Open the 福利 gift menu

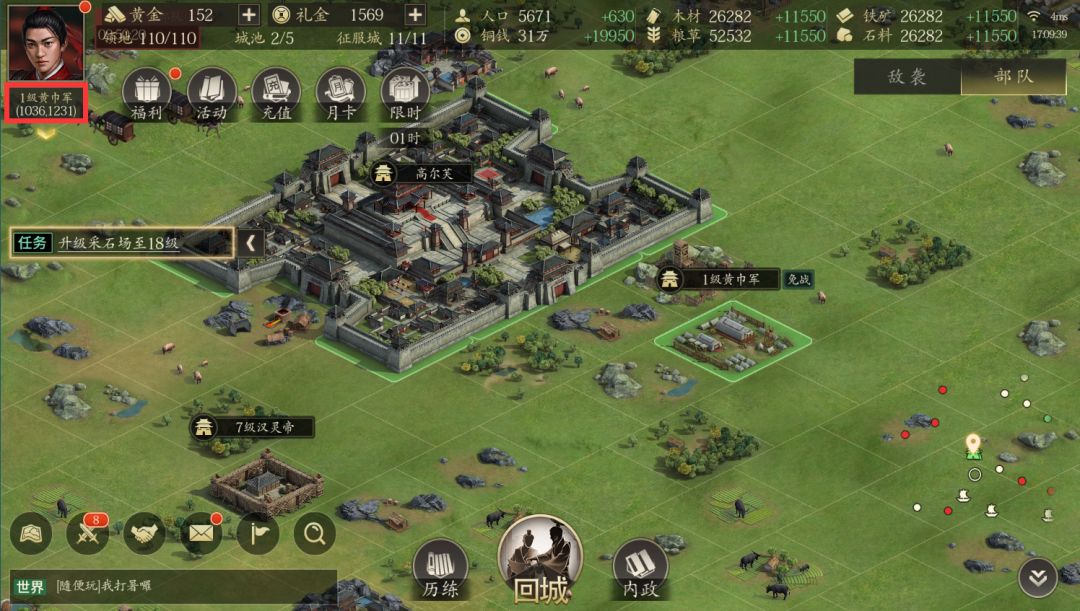click(x=147, y=94)
